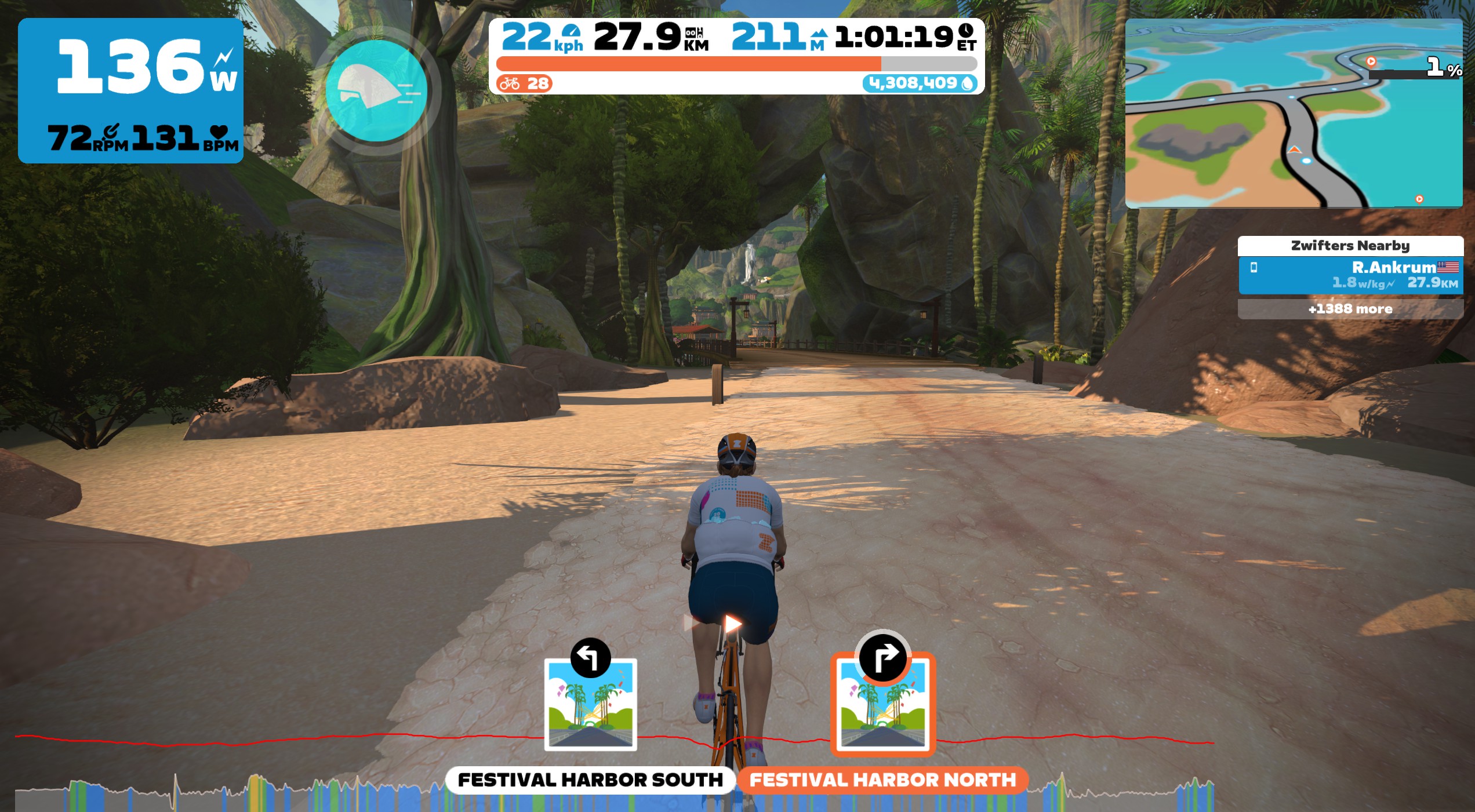Image resolution: width=1475 pixels, height=812 pixels.
Task: Select the Festival Harbor North turn
Action: click(x=882, y=704)
